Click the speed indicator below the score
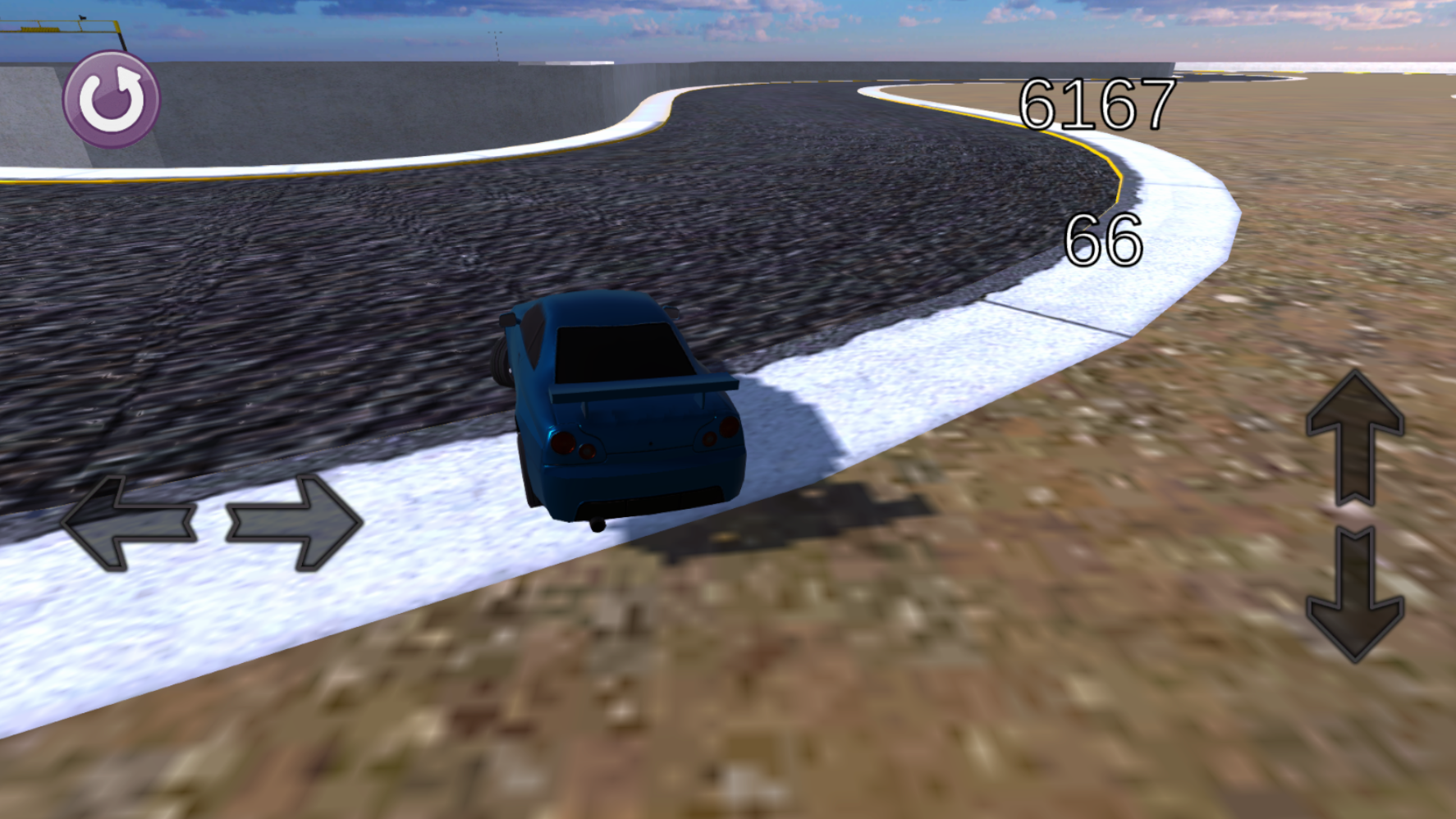Image resolution: width=1456 pixels, height=819 pixels. (1106, 242)
